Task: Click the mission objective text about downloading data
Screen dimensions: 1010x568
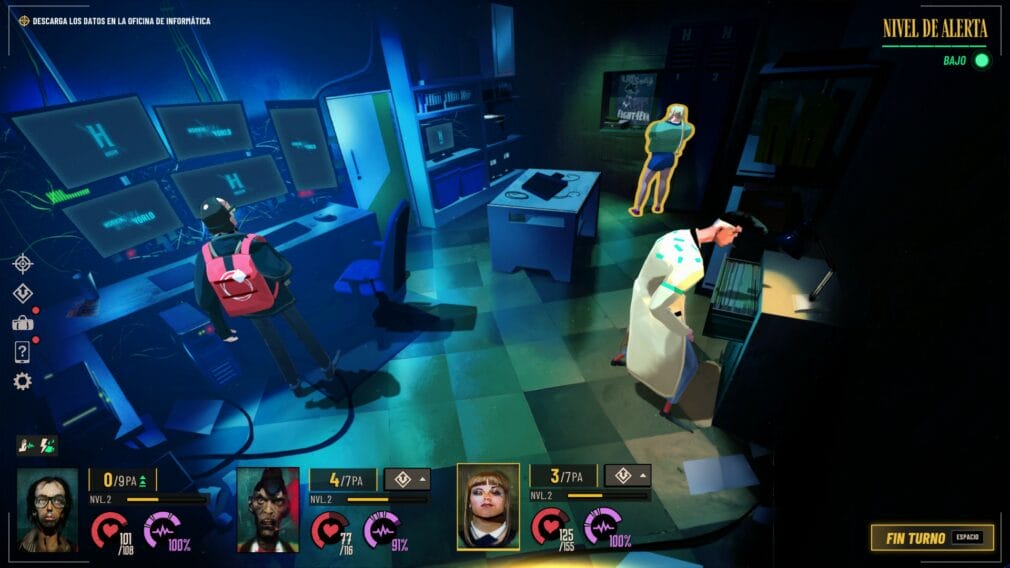Action: 121,21
